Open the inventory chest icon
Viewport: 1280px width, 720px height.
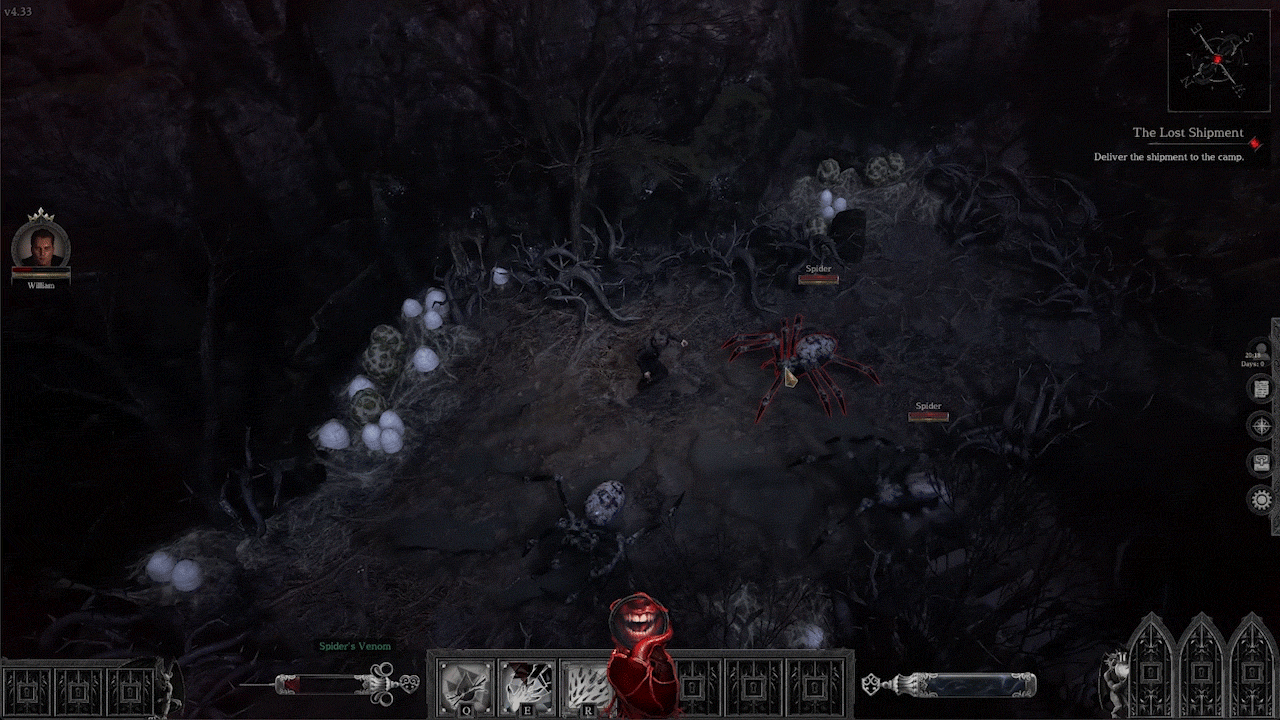tap(1262, 462)
